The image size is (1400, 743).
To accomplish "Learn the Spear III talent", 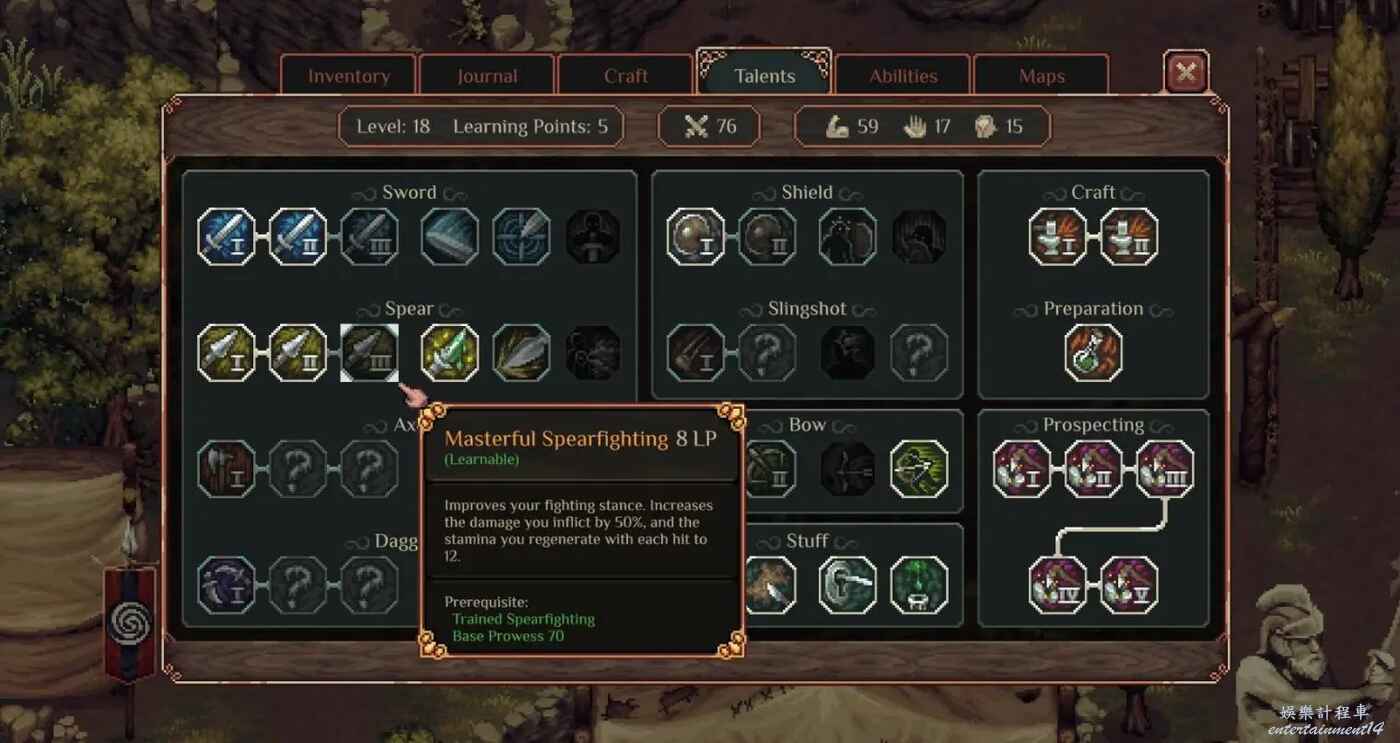I will [x=370, y=353].
